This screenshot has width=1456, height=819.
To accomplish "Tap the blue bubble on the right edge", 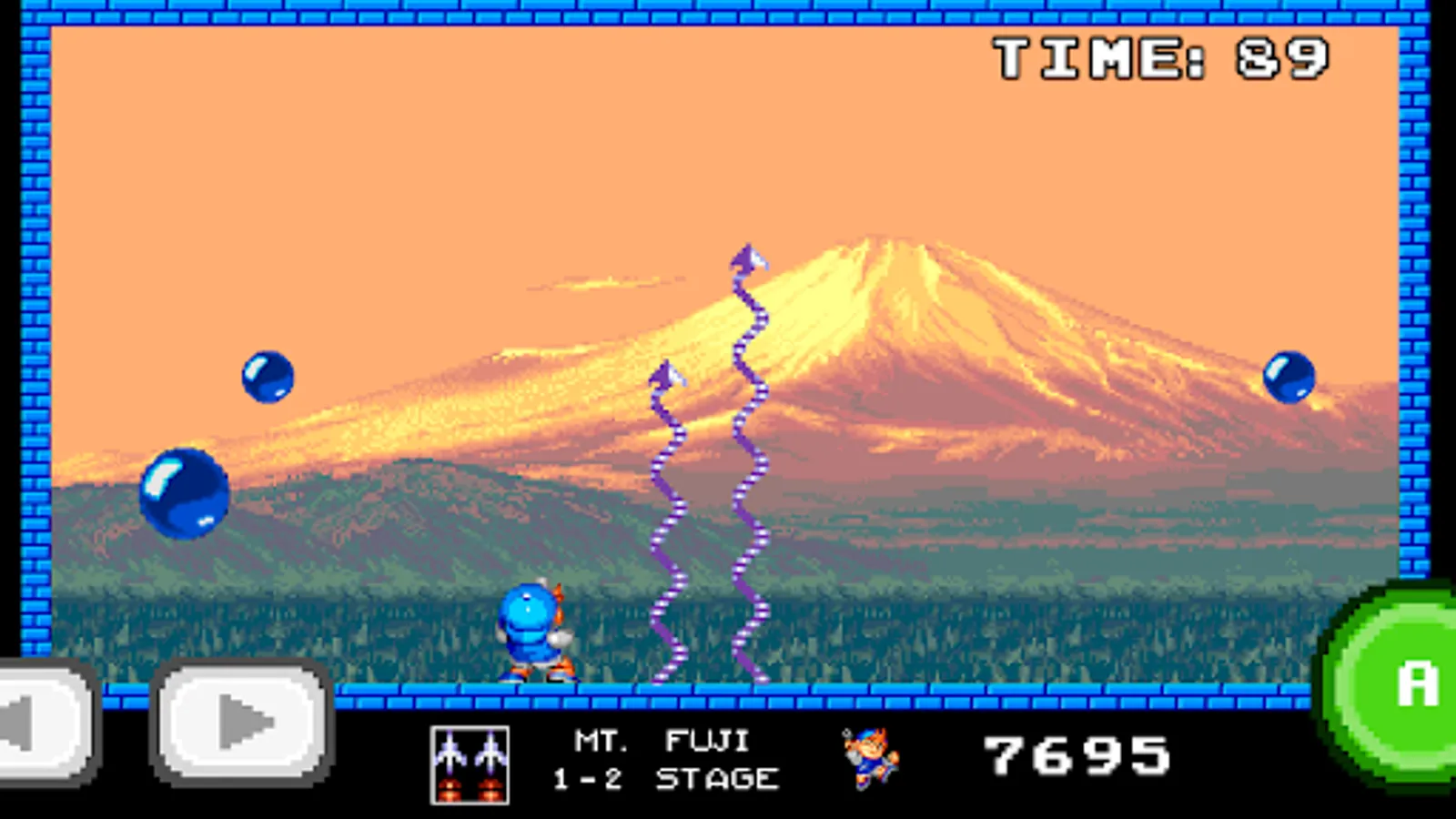I will [x=1289, y=376].
